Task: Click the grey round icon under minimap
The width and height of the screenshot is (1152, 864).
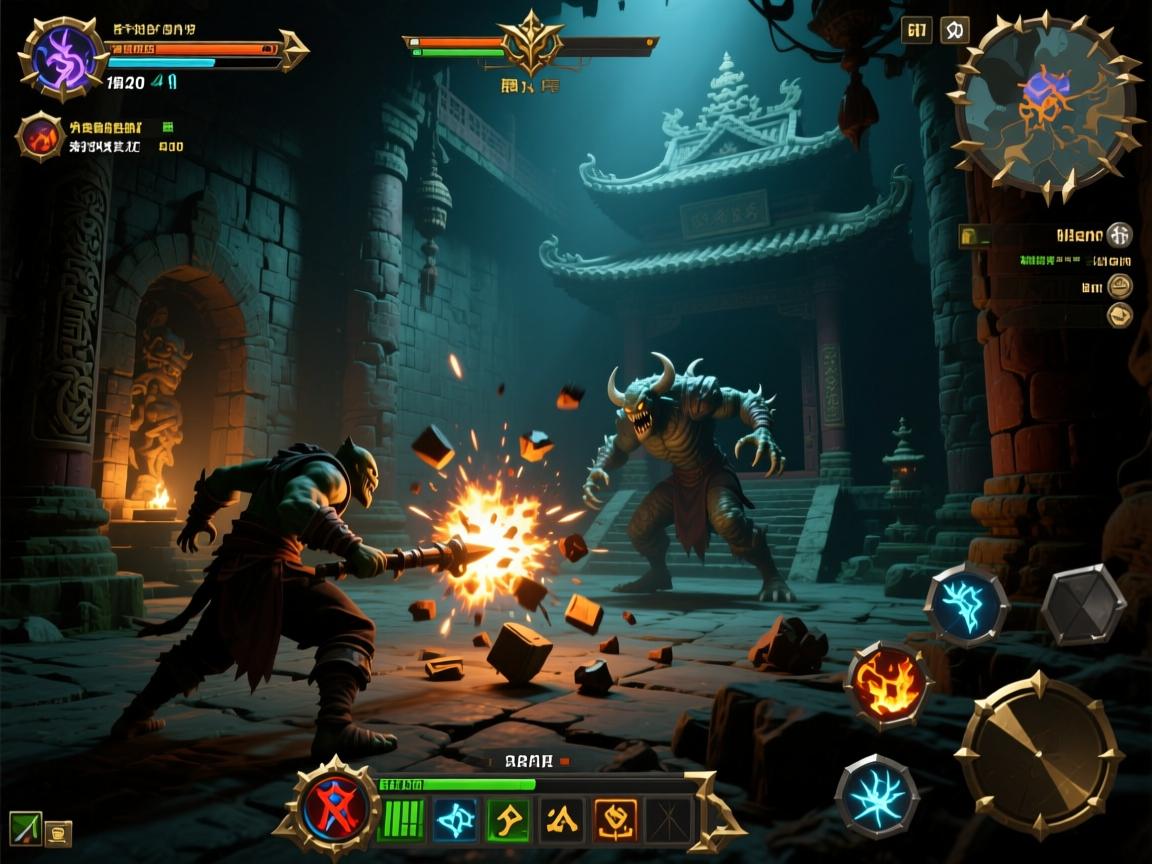Action: pos(1120,235)
